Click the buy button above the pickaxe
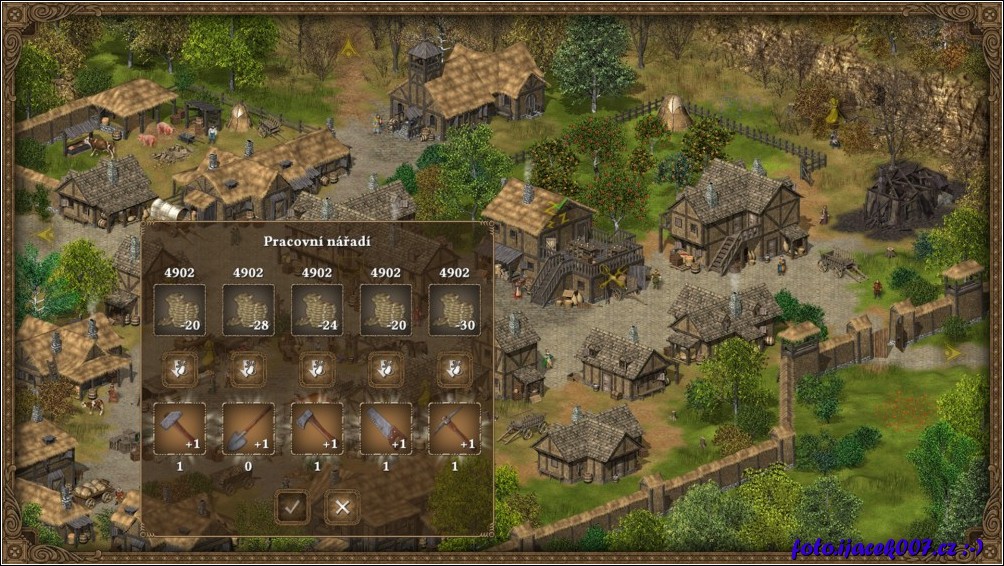The image size is (1004, 566). point(454,370)
